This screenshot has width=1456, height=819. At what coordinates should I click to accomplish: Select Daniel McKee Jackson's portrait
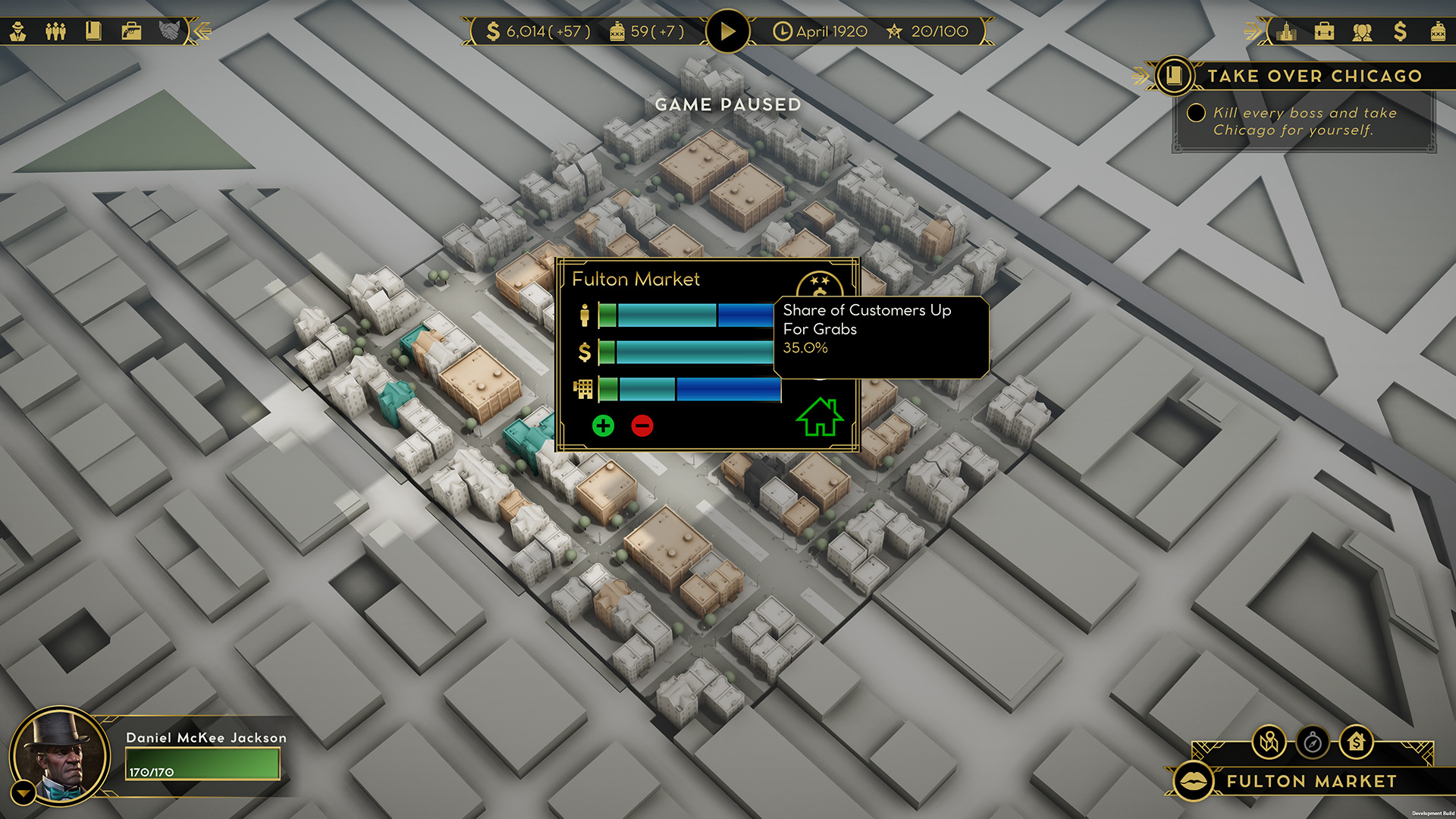coord(61,755)
